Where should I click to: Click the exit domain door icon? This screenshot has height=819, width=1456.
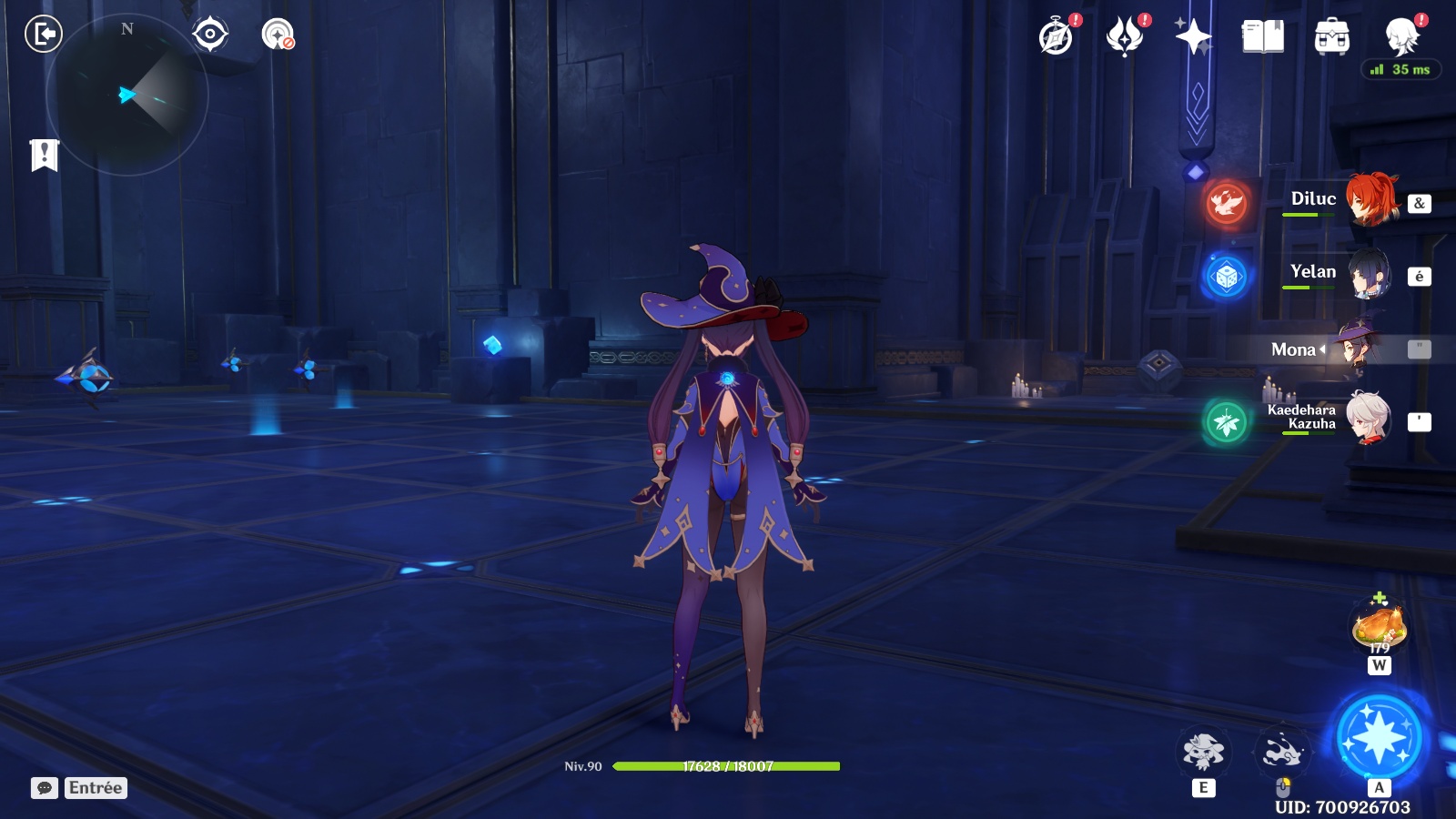coord(43,35)
